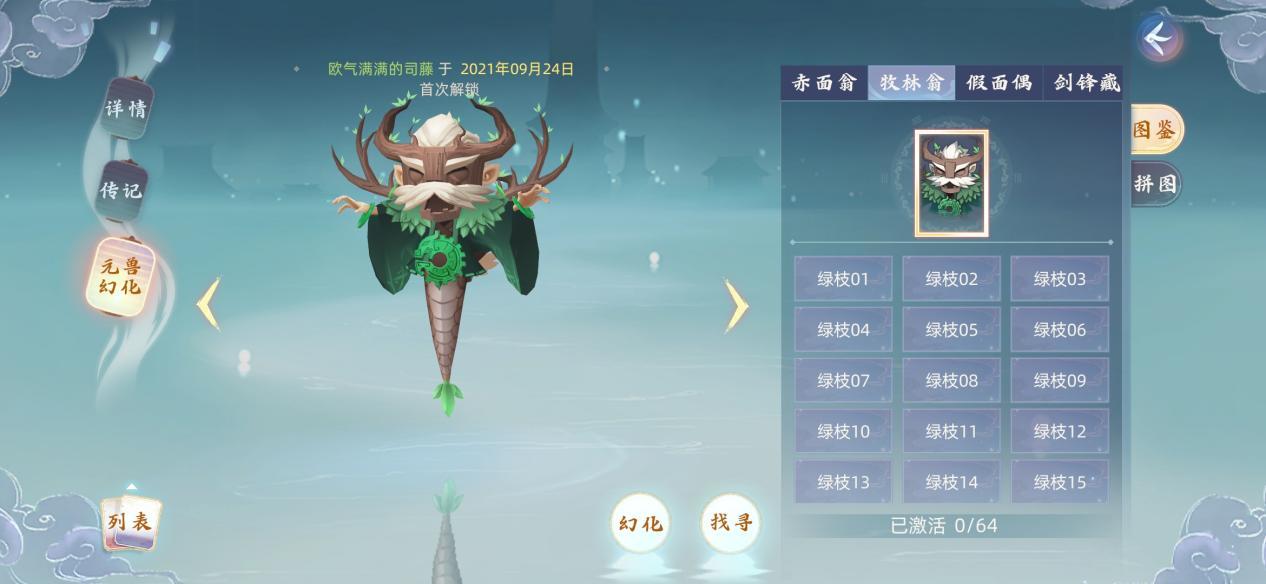Choose the 绿枝08 fragment slot
1266x584 pixels.
pyautogui.click(x=951, y=381)
